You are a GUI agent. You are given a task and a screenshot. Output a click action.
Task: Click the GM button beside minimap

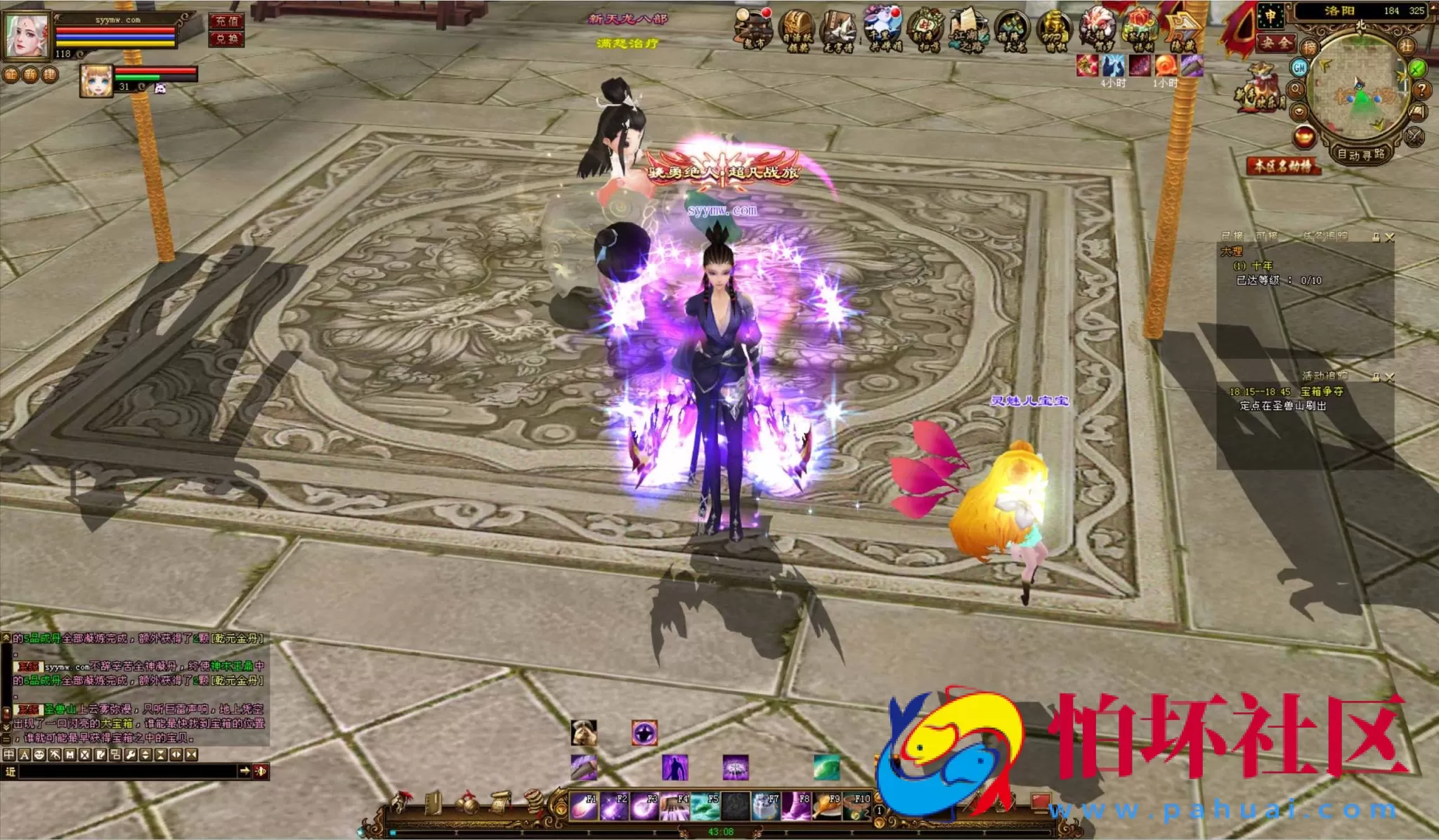pyautogui.click(x=1299, y=67)
